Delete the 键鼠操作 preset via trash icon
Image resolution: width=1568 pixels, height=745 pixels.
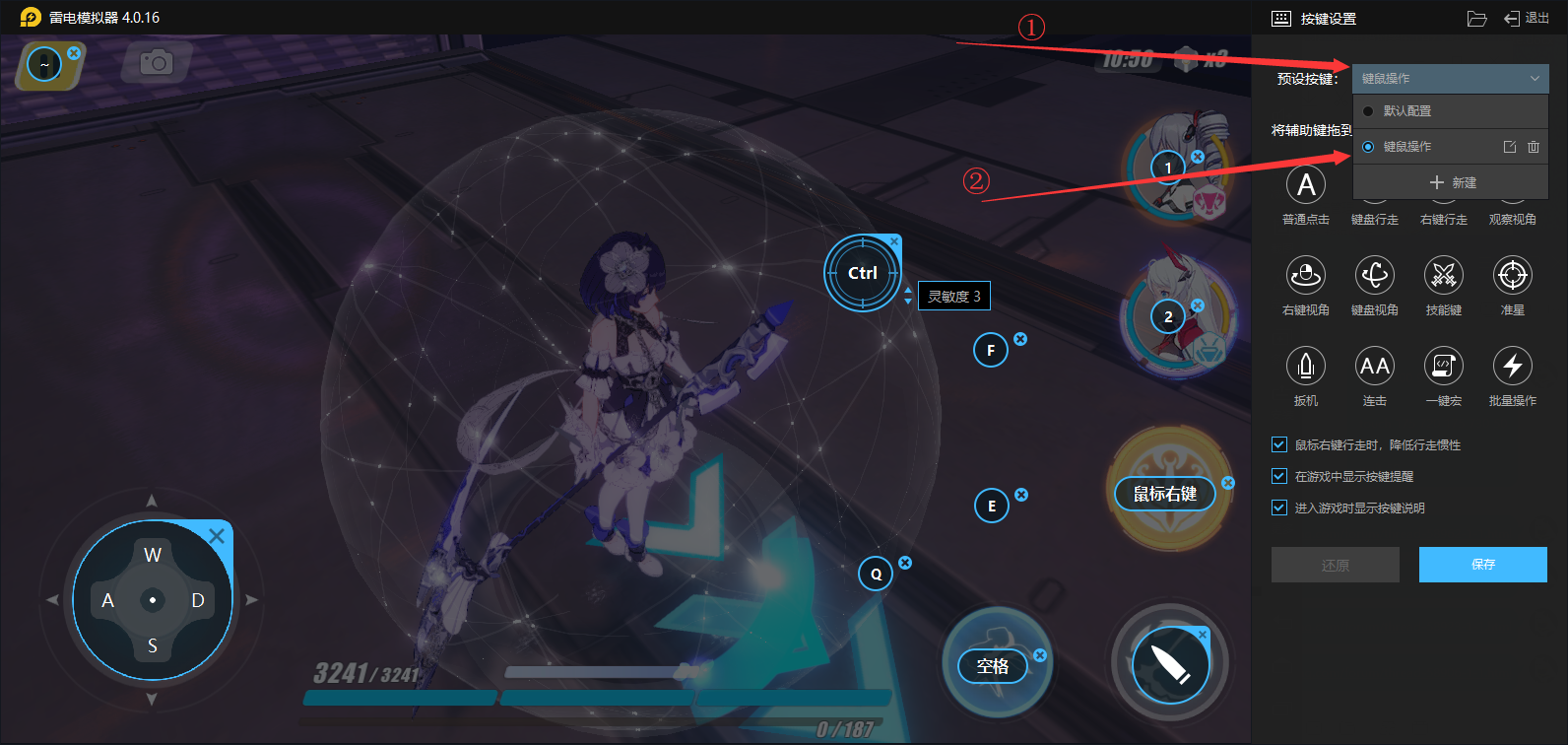pyautogui.click(x=1534, y=147)
